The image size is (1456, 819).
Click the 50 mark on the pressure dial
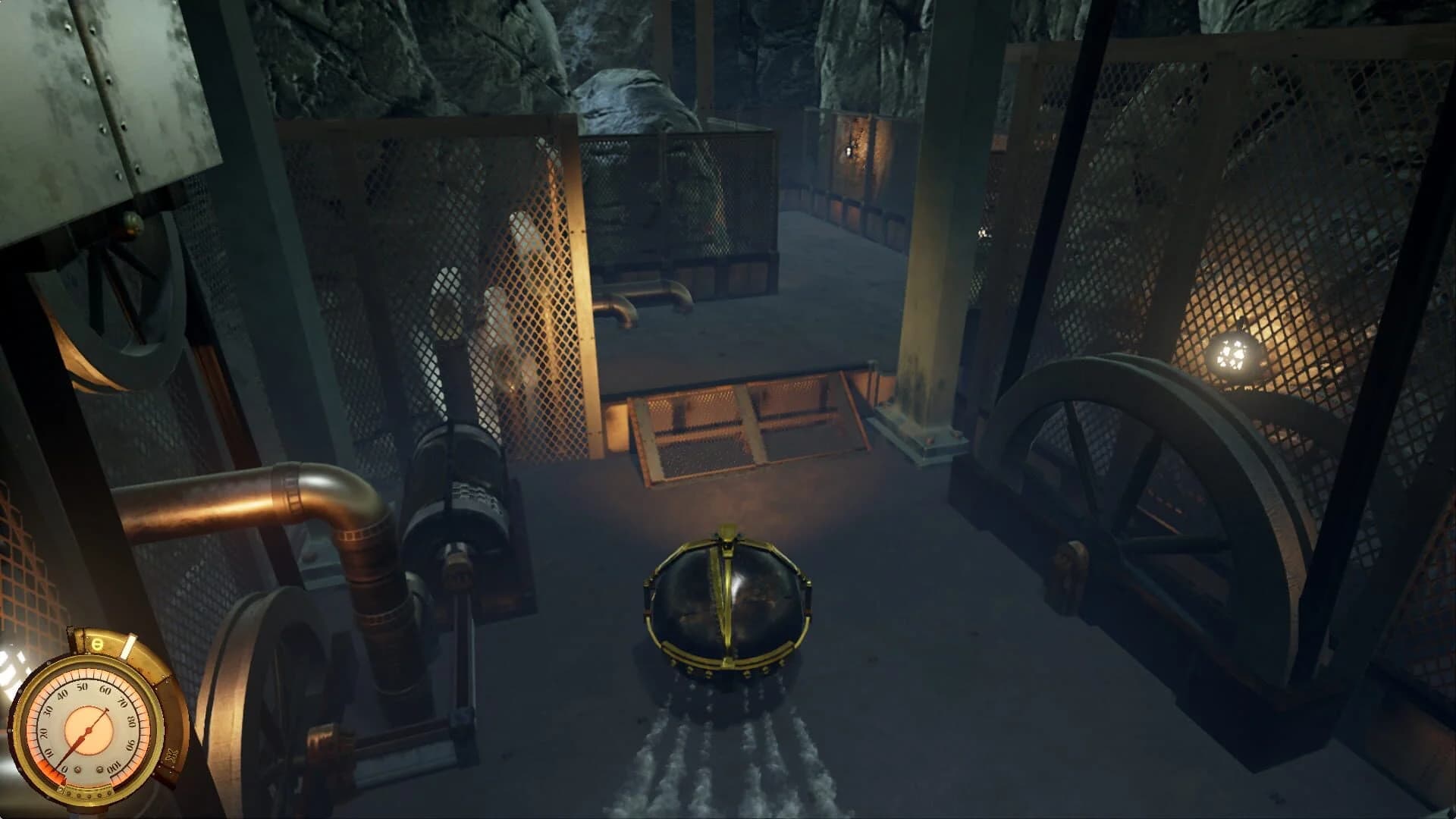81,687
